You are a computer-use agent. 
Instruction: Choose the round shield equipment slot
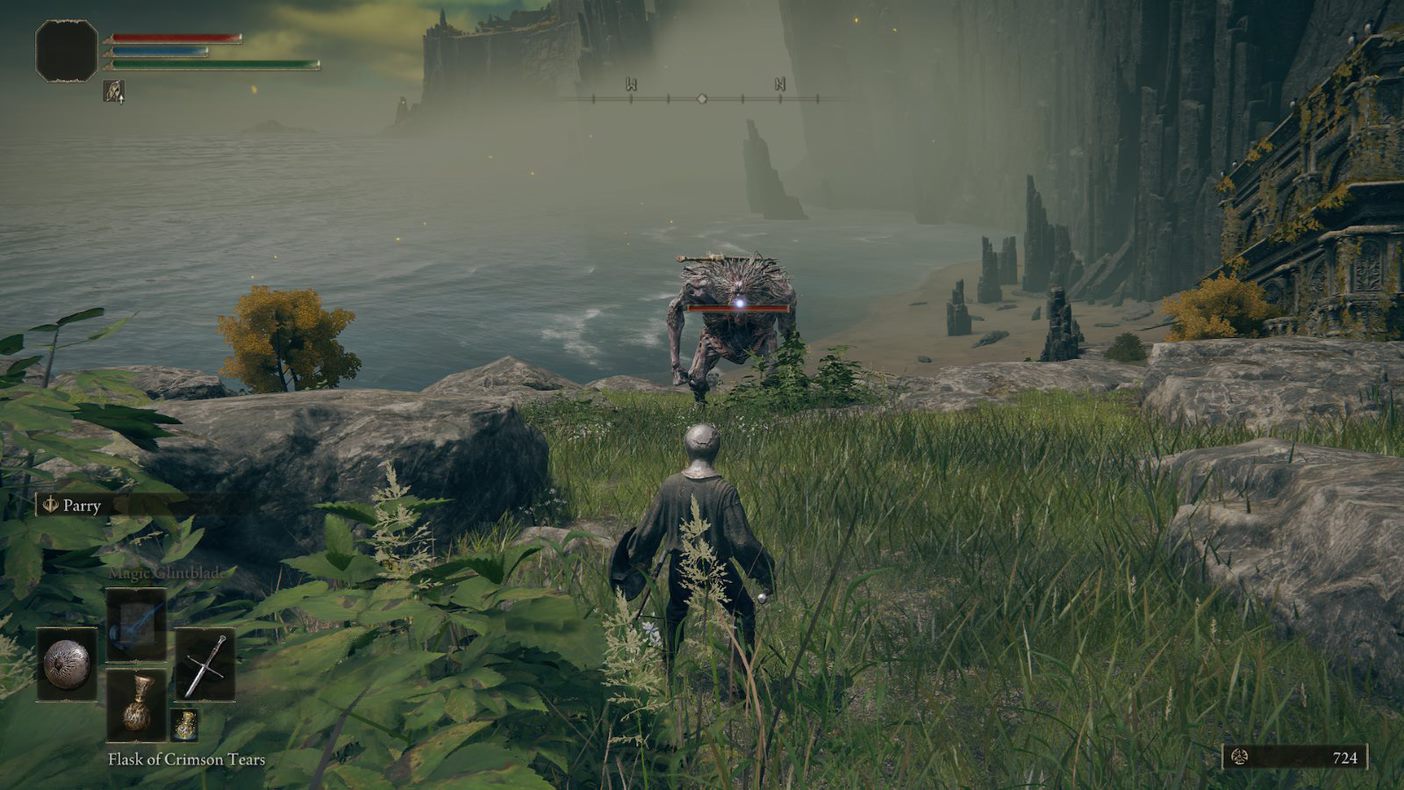pos(67,664)
